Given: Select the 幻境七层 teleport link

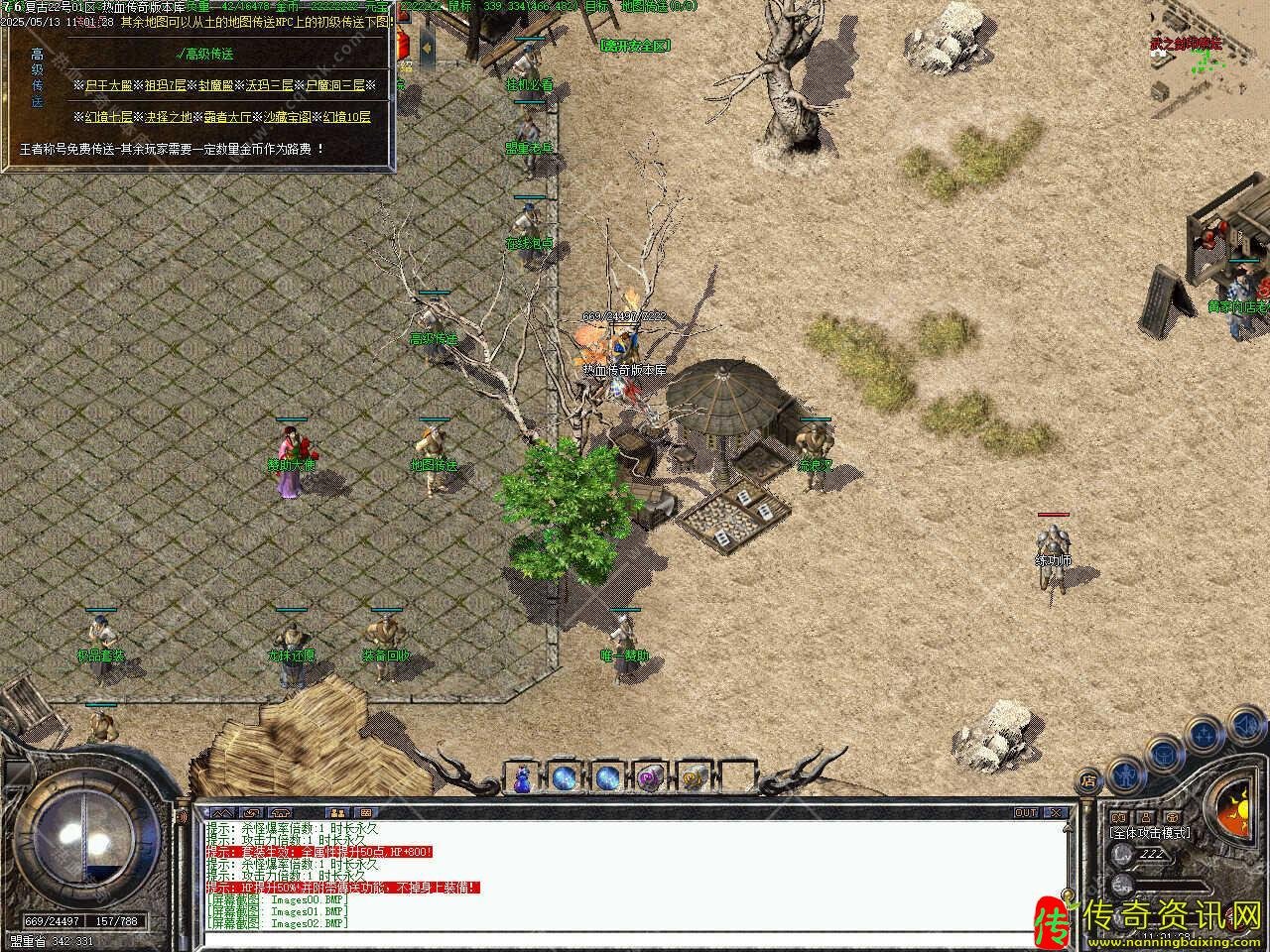Looking at the screenshot, I should coord(108,117).
